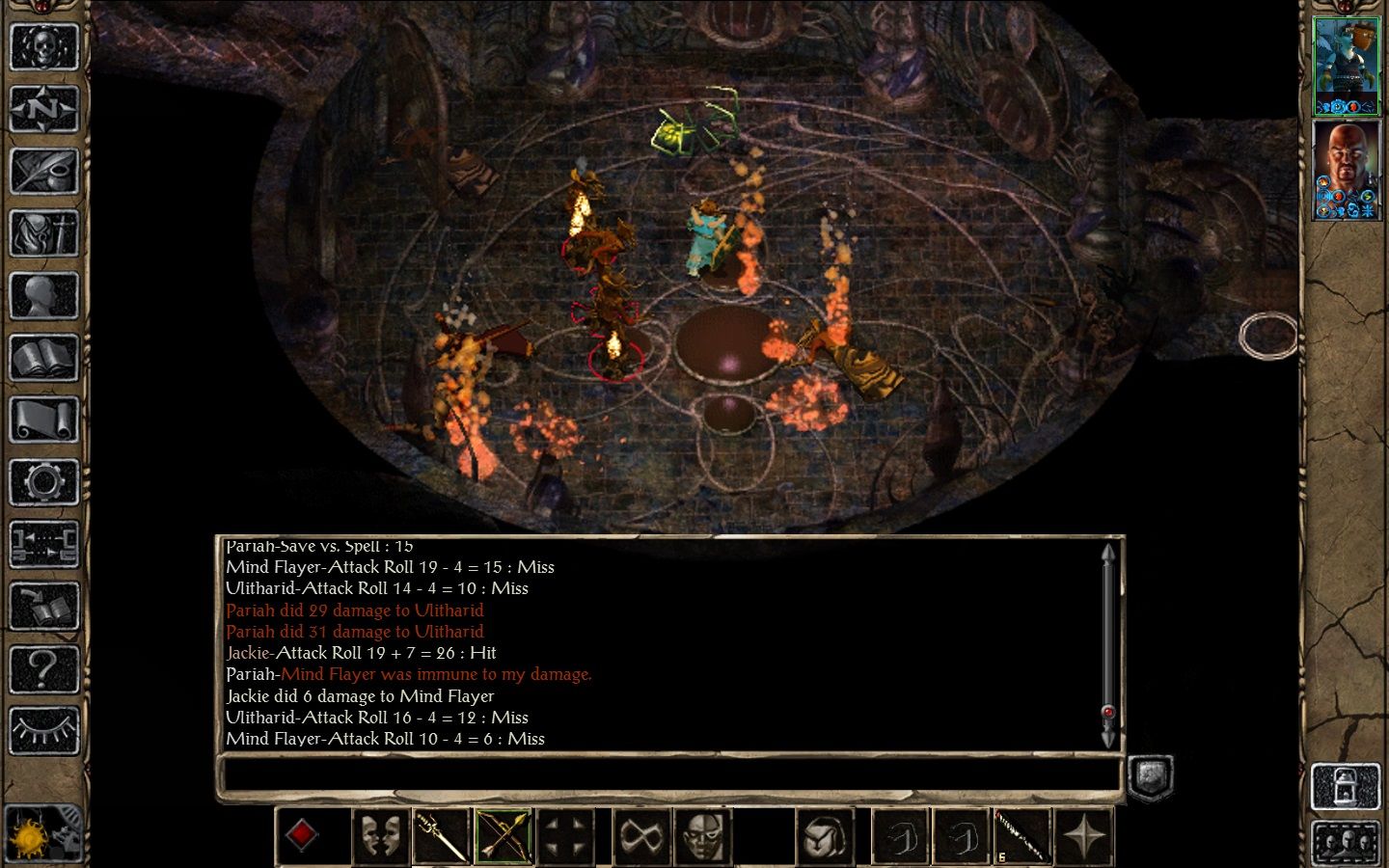
Task: Open the priest scroll
Action: coord(43,420)
